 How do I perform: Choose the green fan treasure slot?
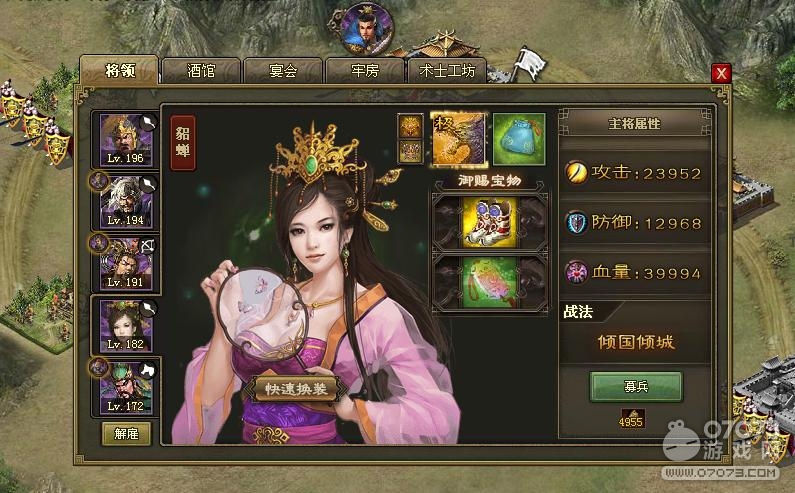point(487,281)
